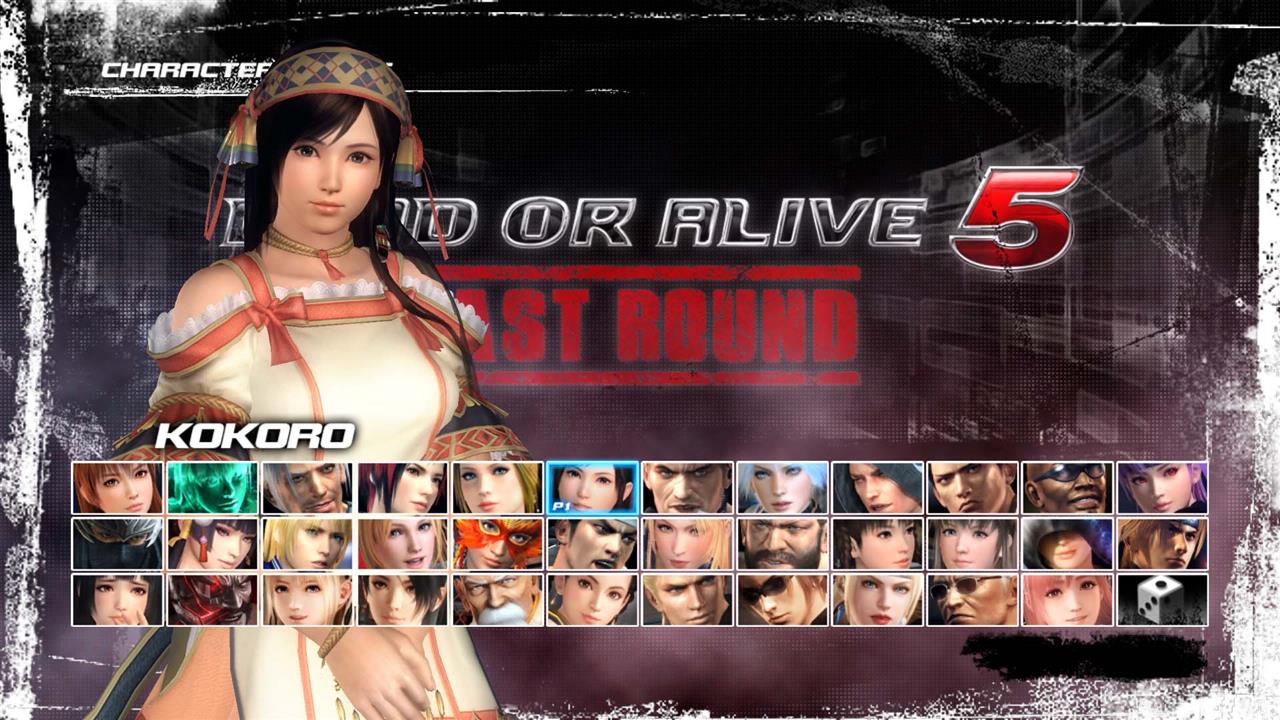Select Gen Fu, the white-mustached elder
The height and width of the screenshot is (720, 1280).
pyautogui.click(x=496, y=600)
